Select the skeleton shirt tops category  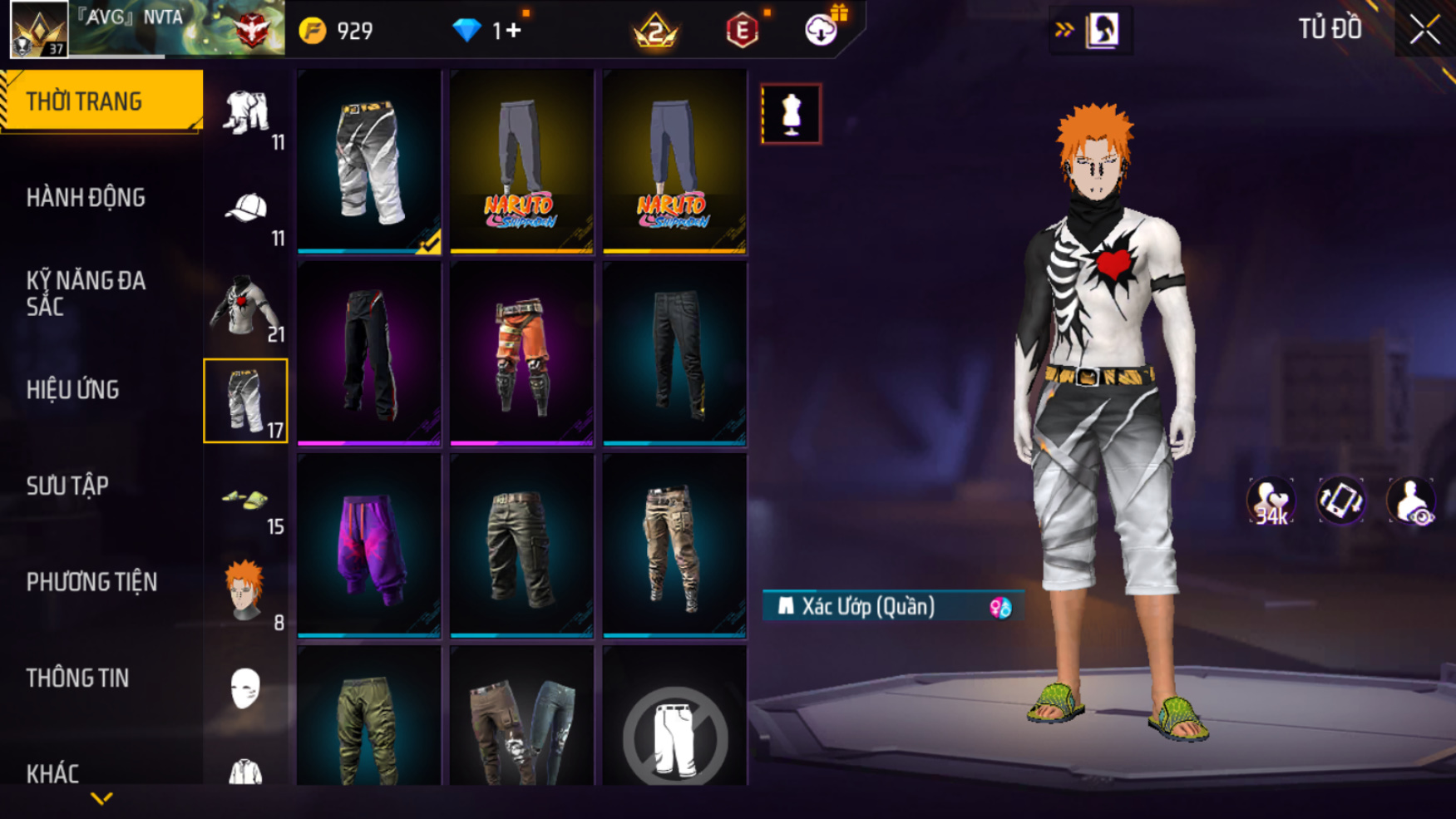[x=246, y=306]
